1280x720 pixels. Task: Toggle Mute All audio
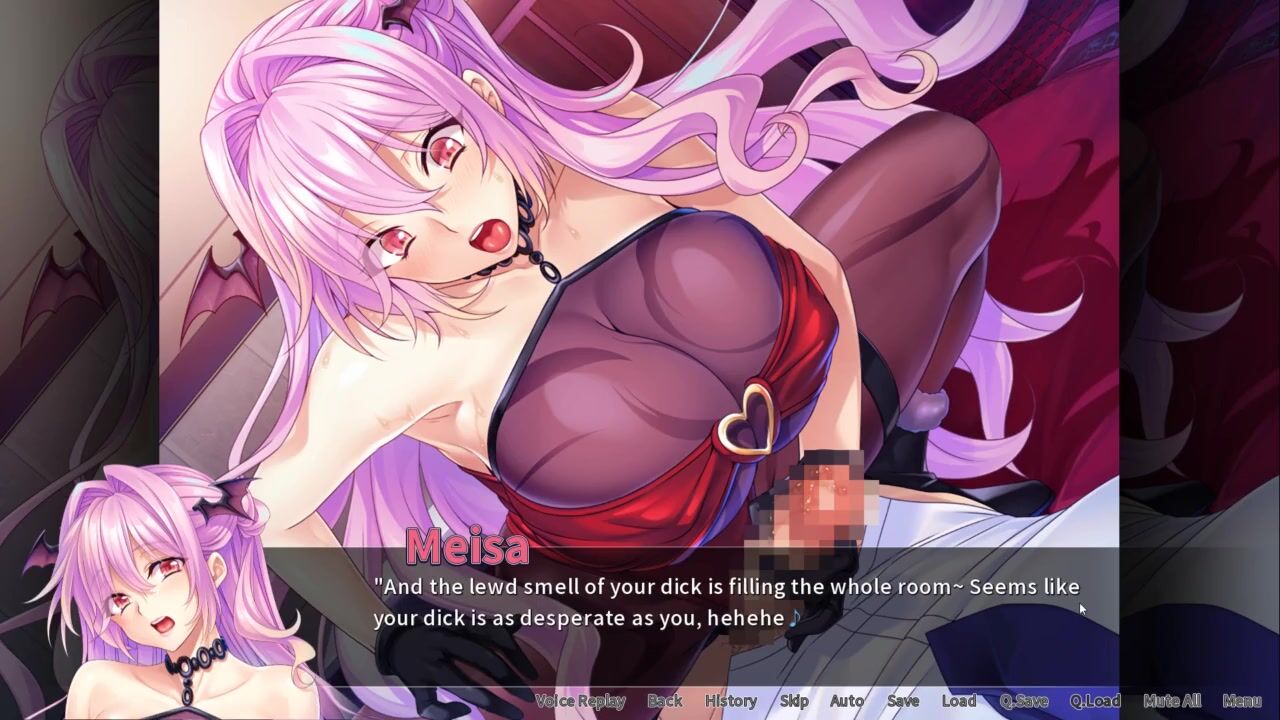point(1171,701)
